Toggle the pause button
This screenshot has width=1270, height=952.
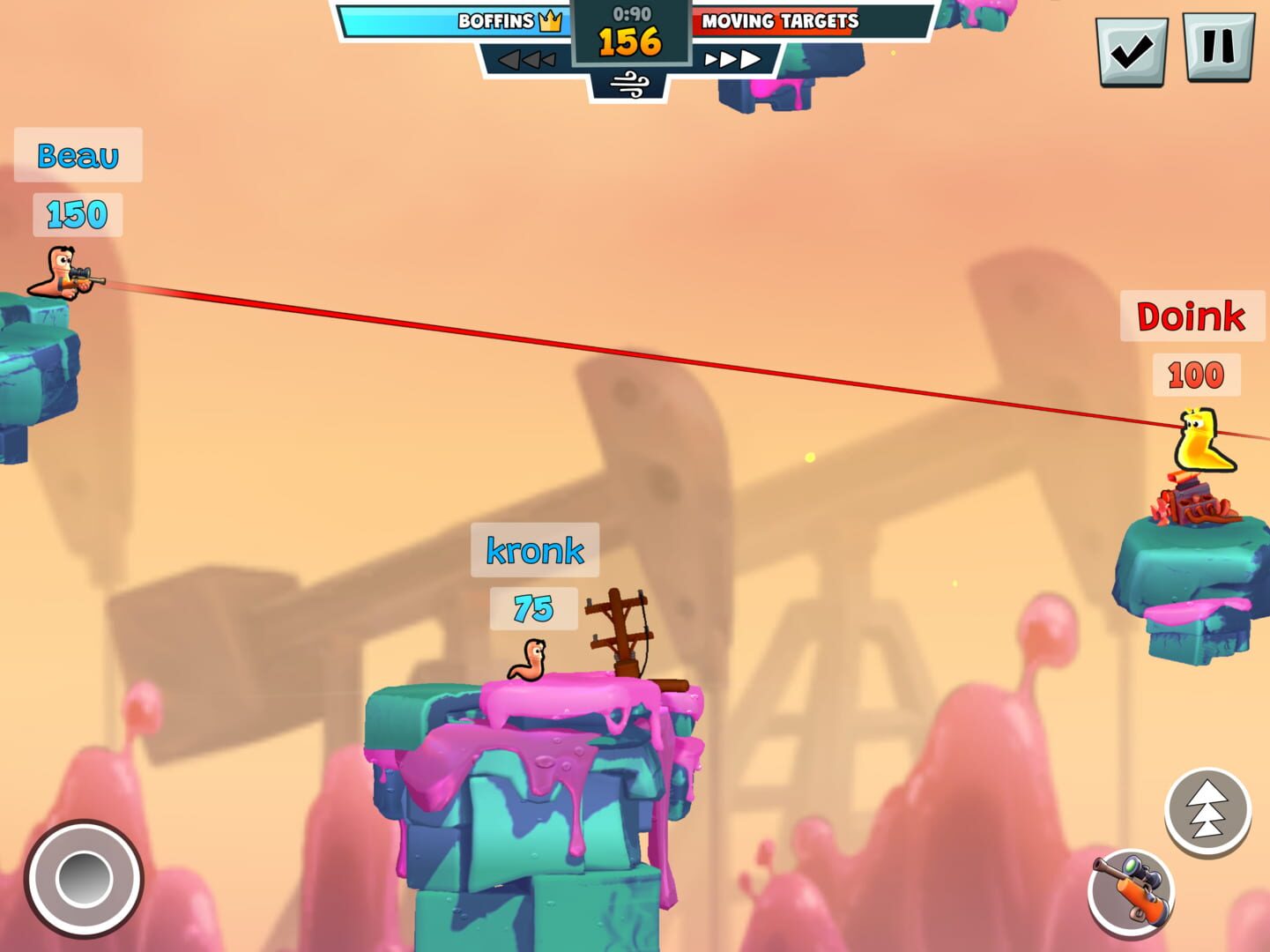coord(1222,48)
